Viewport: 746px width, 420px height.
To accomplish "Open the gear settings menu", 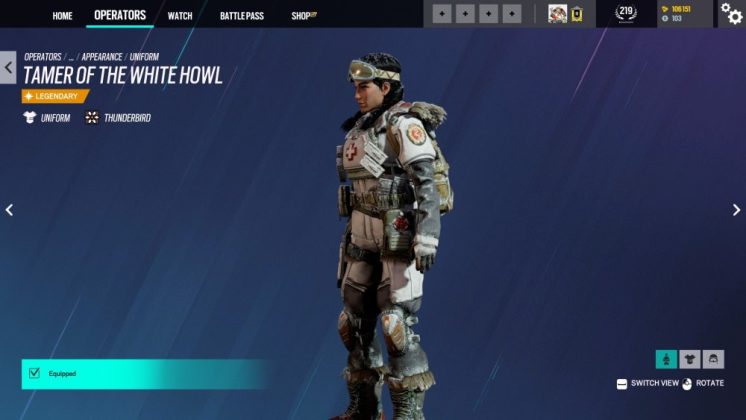I will click(x=731, y=14).
